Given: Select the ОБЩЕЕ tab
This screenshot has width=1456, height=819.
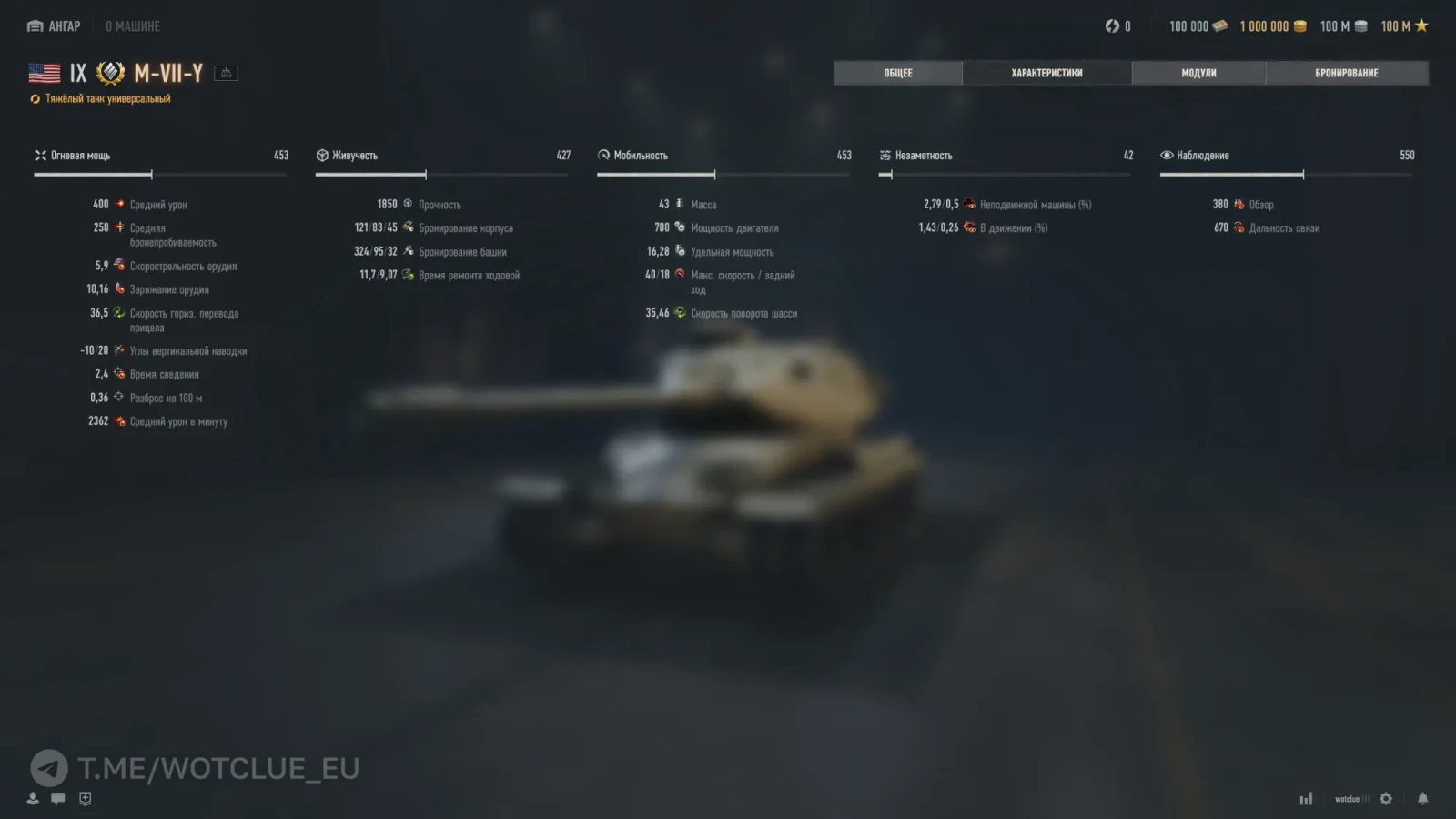Looking at the screenshot, I should click(897, 73).
